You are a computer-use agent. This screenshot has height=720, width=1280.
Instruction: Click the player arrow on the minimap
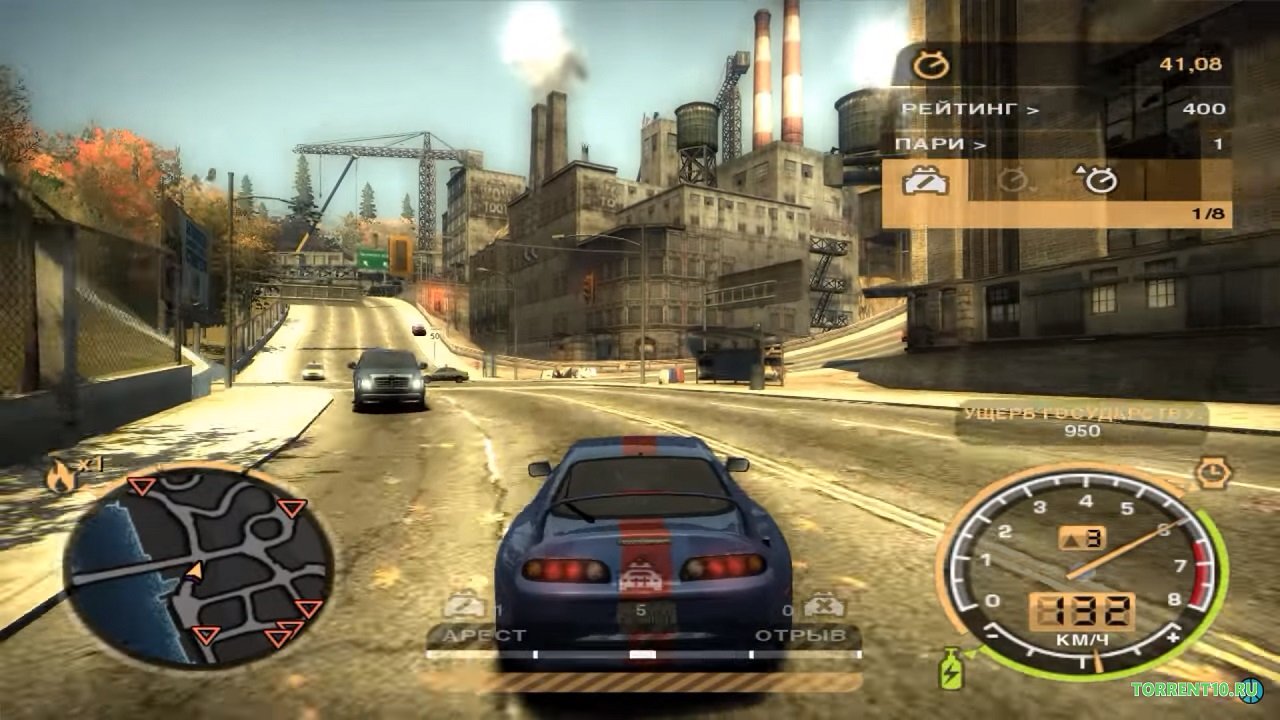tap(195, 570)
